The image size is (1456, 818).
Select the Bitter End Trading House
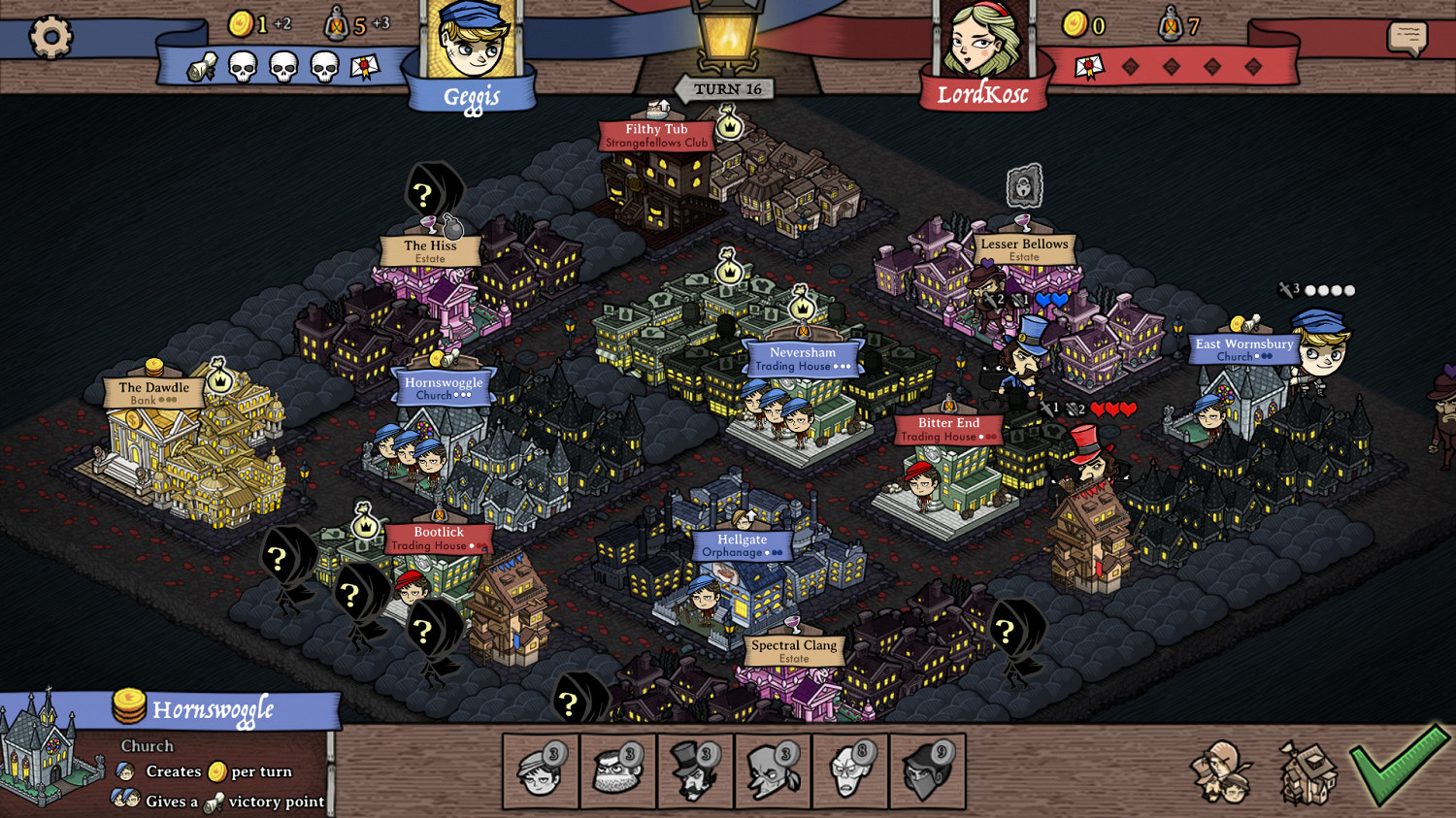pyautogui.click(x=948, y=429)
